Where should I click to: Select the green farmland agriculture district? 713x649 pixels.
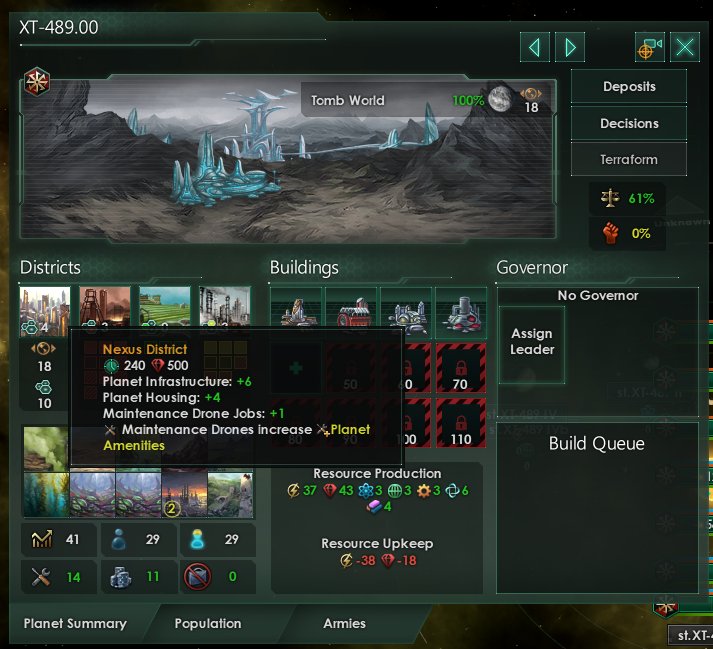[164, 309]
